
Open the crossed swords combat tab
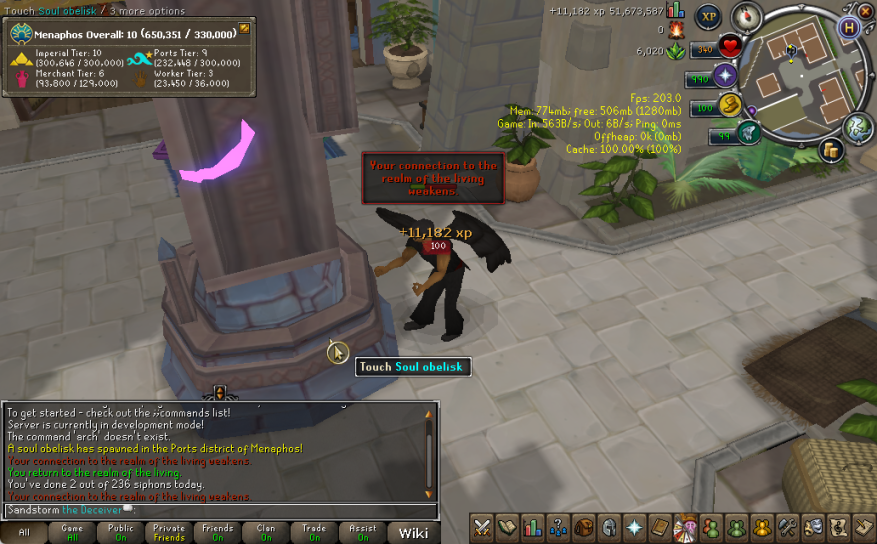coord(483,527)
